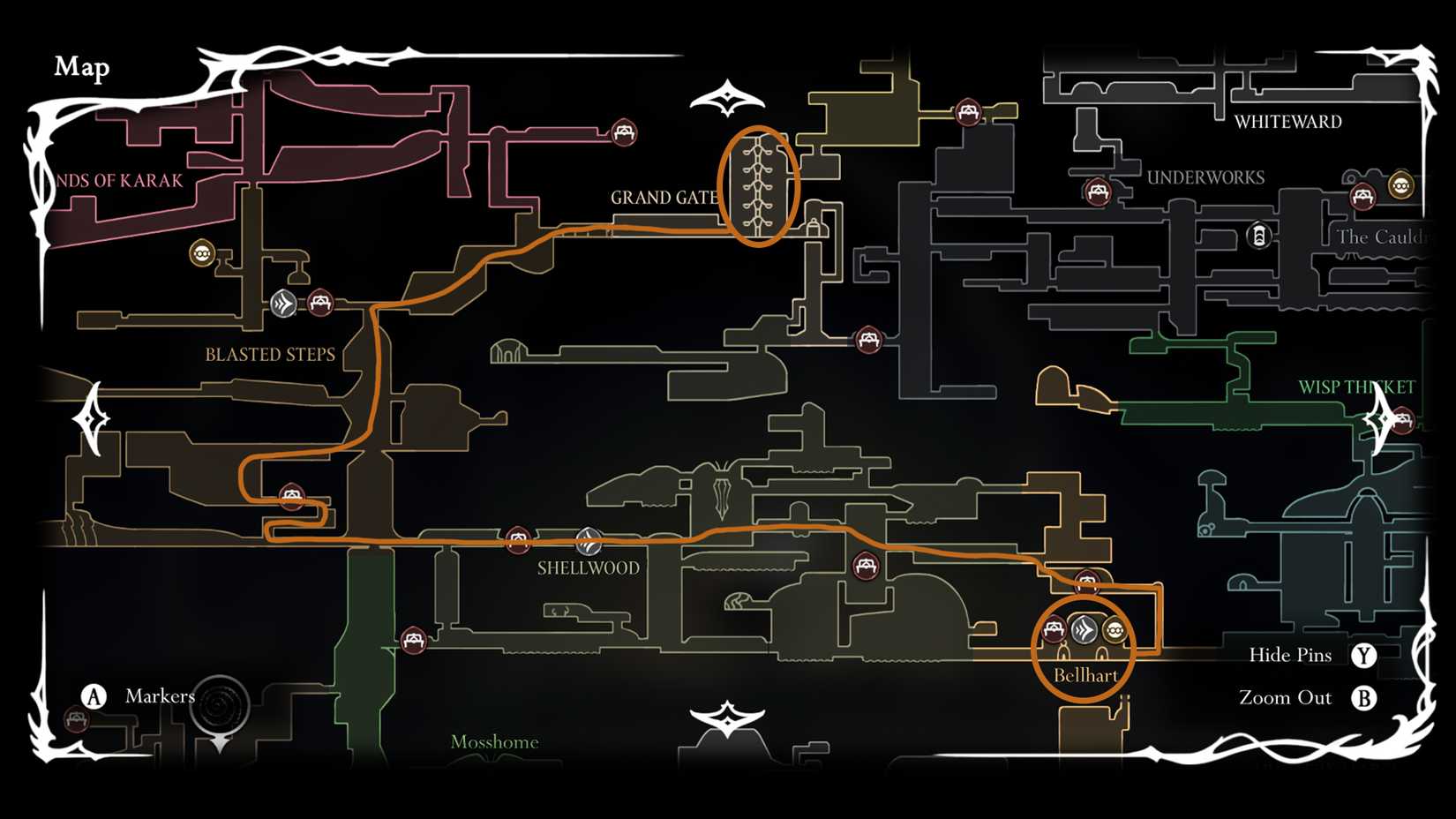Click the bench icon in Underworks
This screenshot has height=819, width=1456.
click(1100, 190)
